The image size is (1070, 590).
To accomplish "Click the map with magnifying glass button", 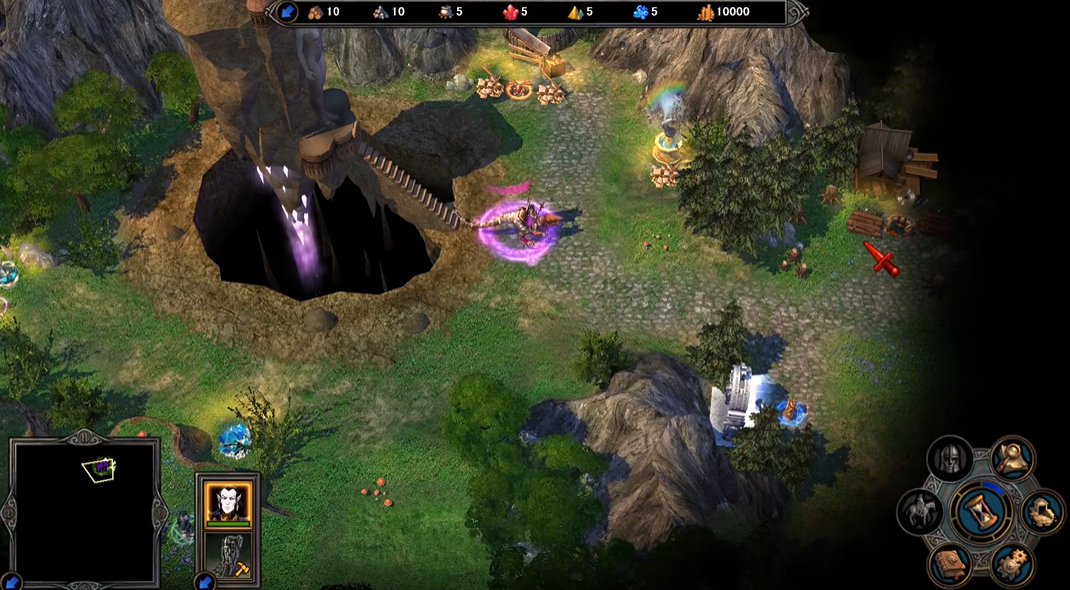I will coord(1012,458).
